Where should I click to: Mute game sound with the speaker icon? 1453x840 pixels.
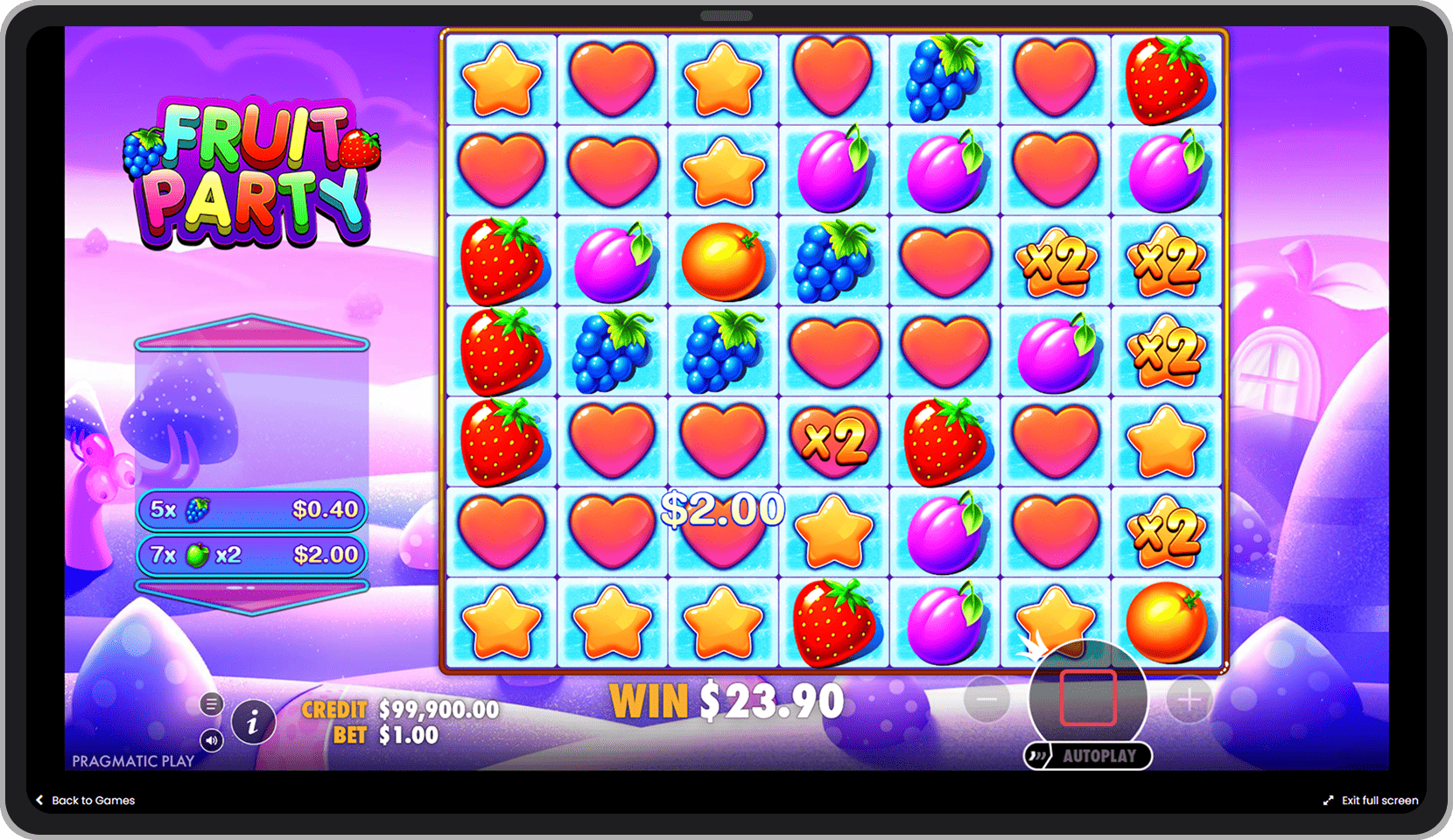tap(211, 740)
